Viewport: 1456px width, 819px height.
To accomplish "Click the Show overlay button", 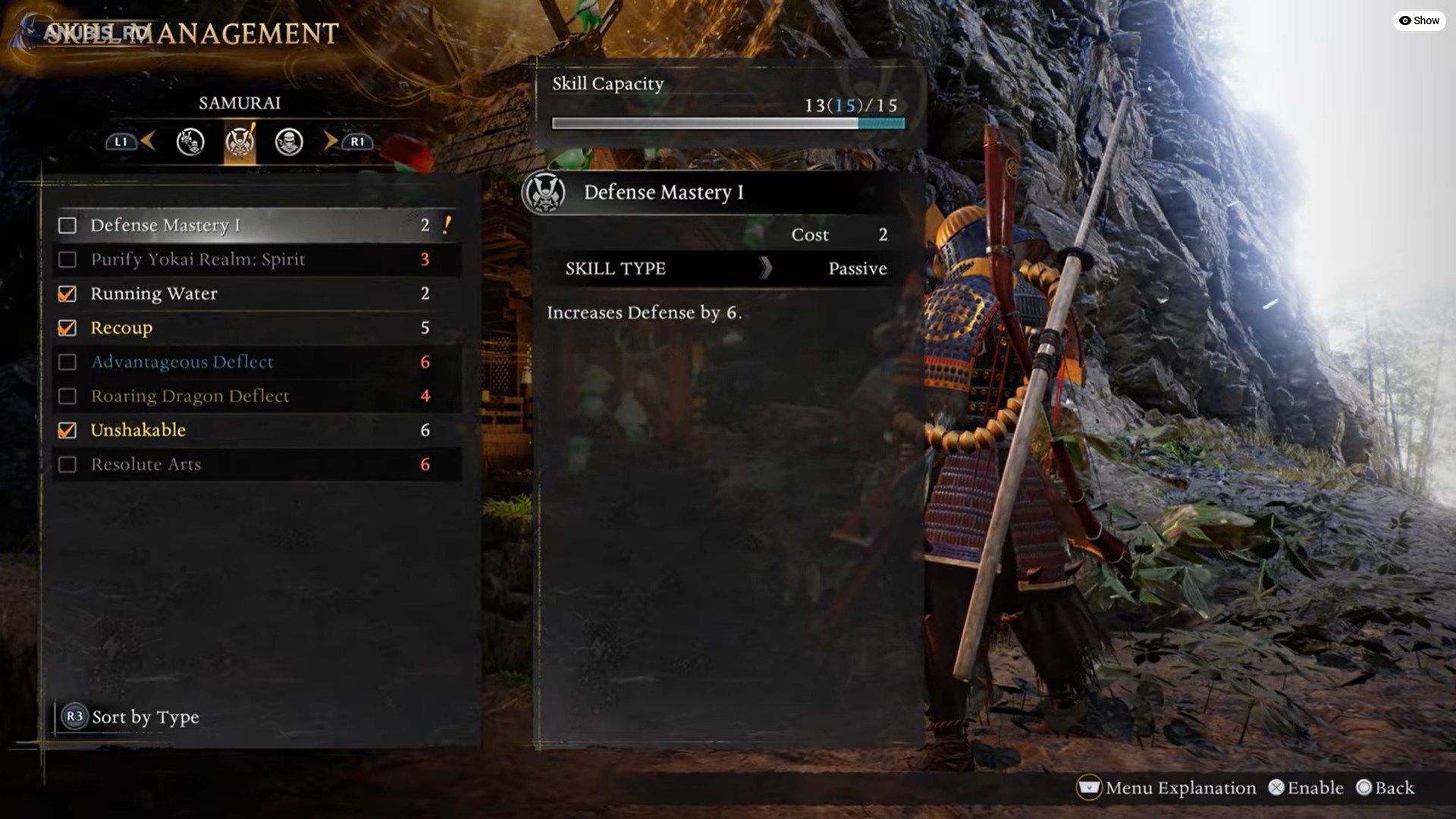I will [1419, 20].
